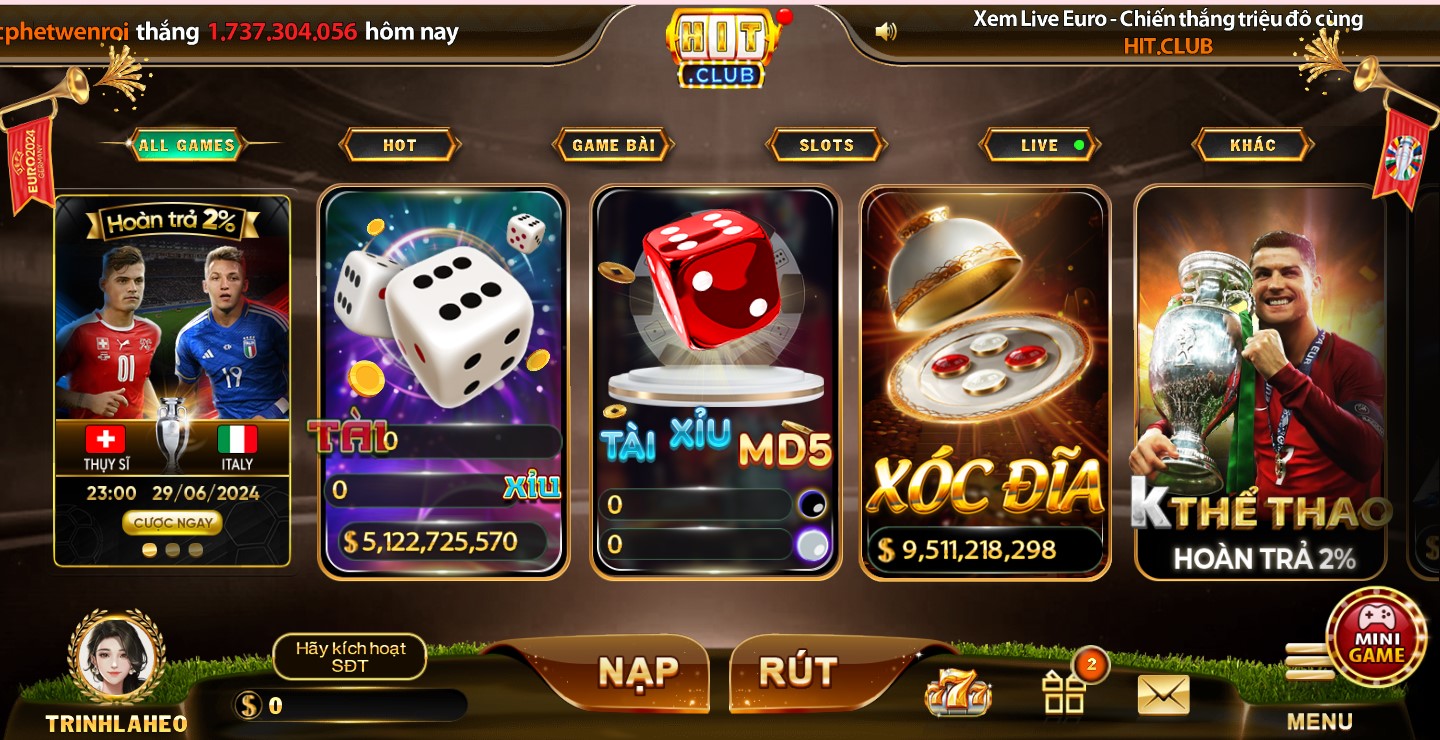Switch to the HOT games tab
This screenshot has height=740, width=1440.
coord(399,144)
